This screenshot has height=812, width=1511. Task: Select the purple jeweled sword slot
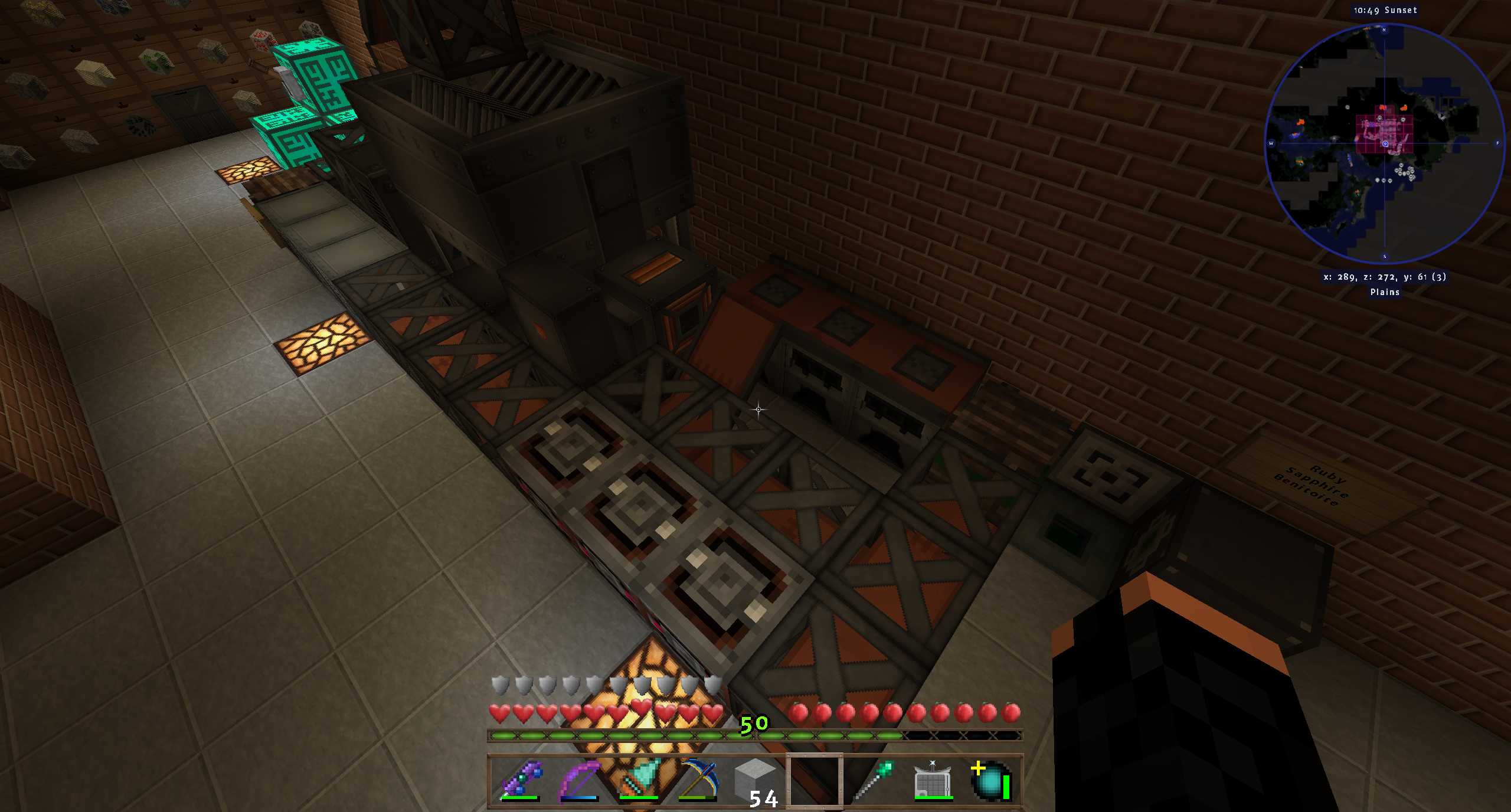point(520,780)
